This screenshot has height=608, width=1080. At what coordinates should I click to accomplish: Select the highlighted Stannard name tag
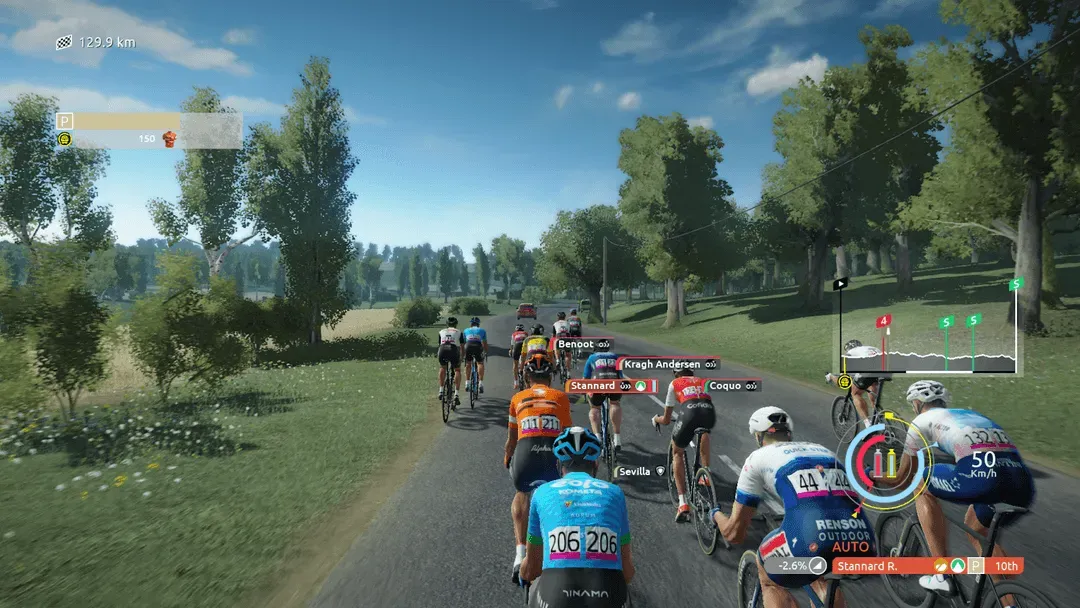tap(611, 386)
